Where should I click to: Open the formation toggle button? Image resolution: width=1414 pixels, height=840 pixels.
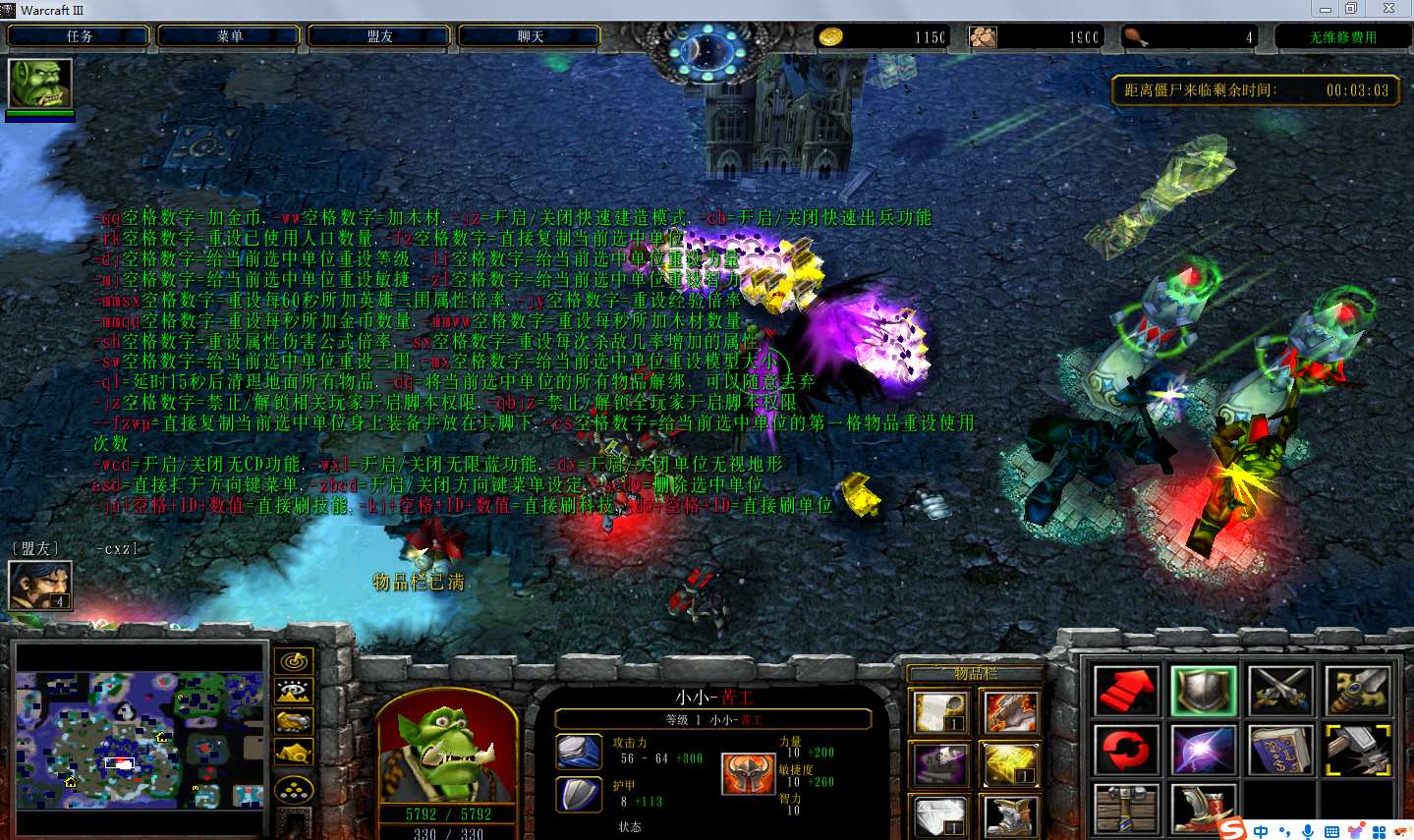point(295,789)
